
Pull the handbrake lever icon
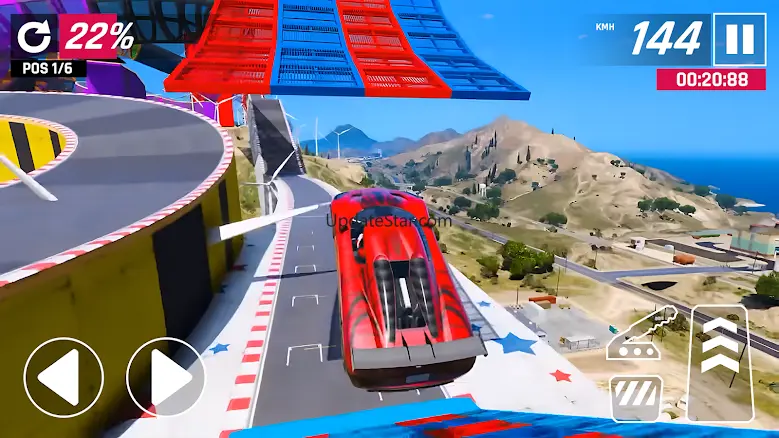tap(643, 334)
